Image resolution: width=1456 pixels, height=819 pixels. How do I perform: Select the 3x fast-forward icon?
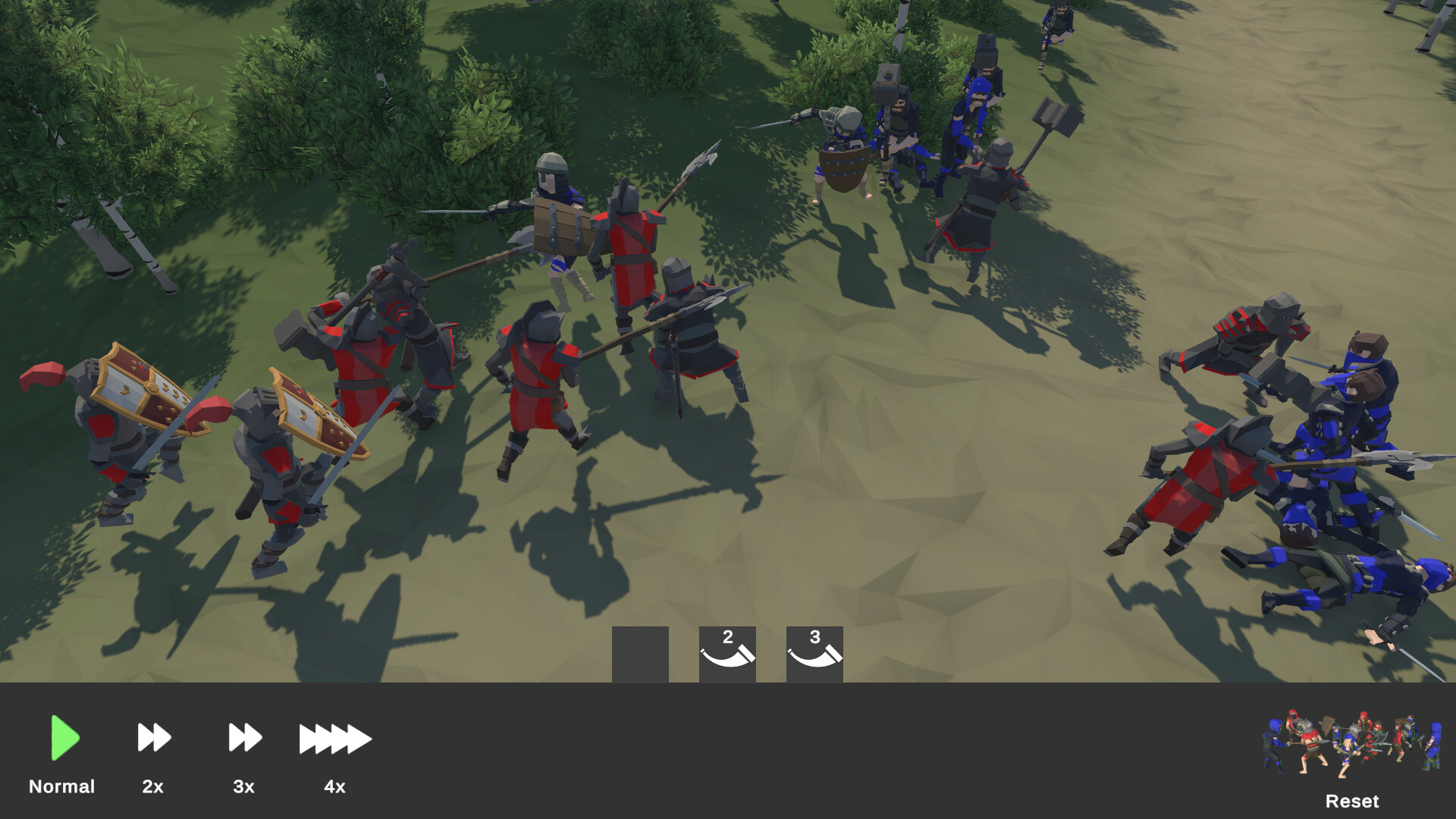pos(244,737)
